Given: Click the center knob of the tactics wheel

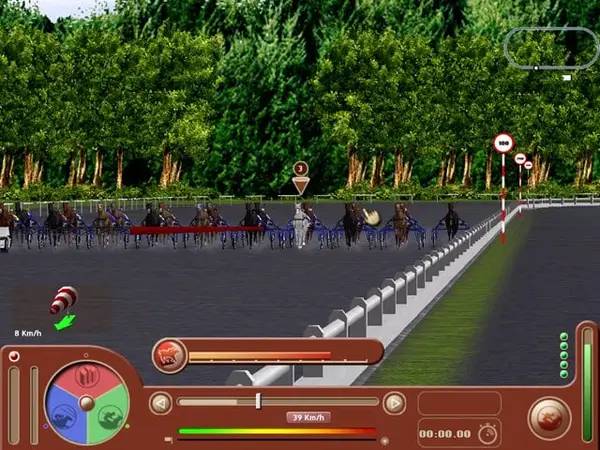Looking at the screenshot, I should (87, 402).
